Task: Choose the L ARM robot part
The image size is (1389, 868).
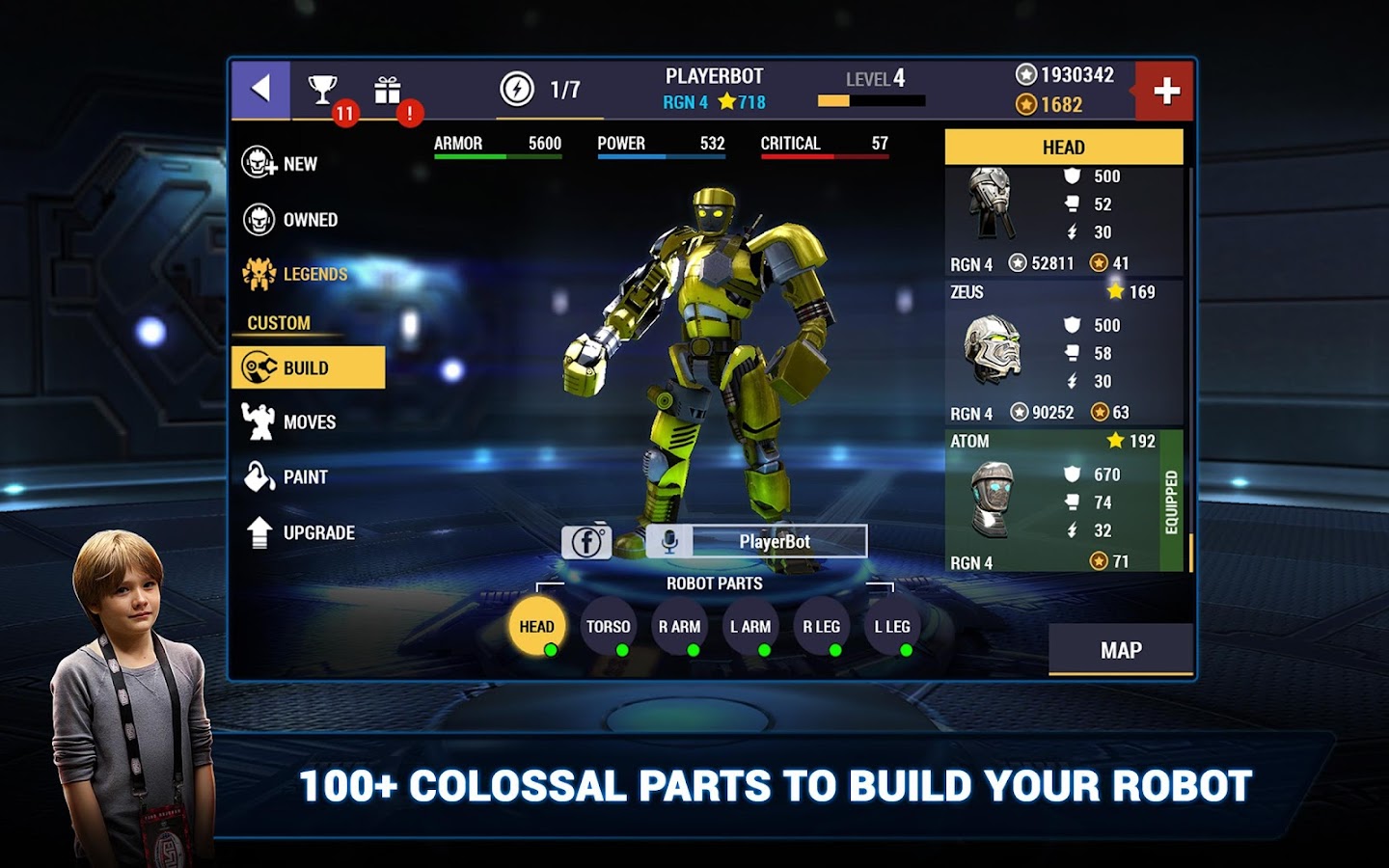Action: coord(750,627)
